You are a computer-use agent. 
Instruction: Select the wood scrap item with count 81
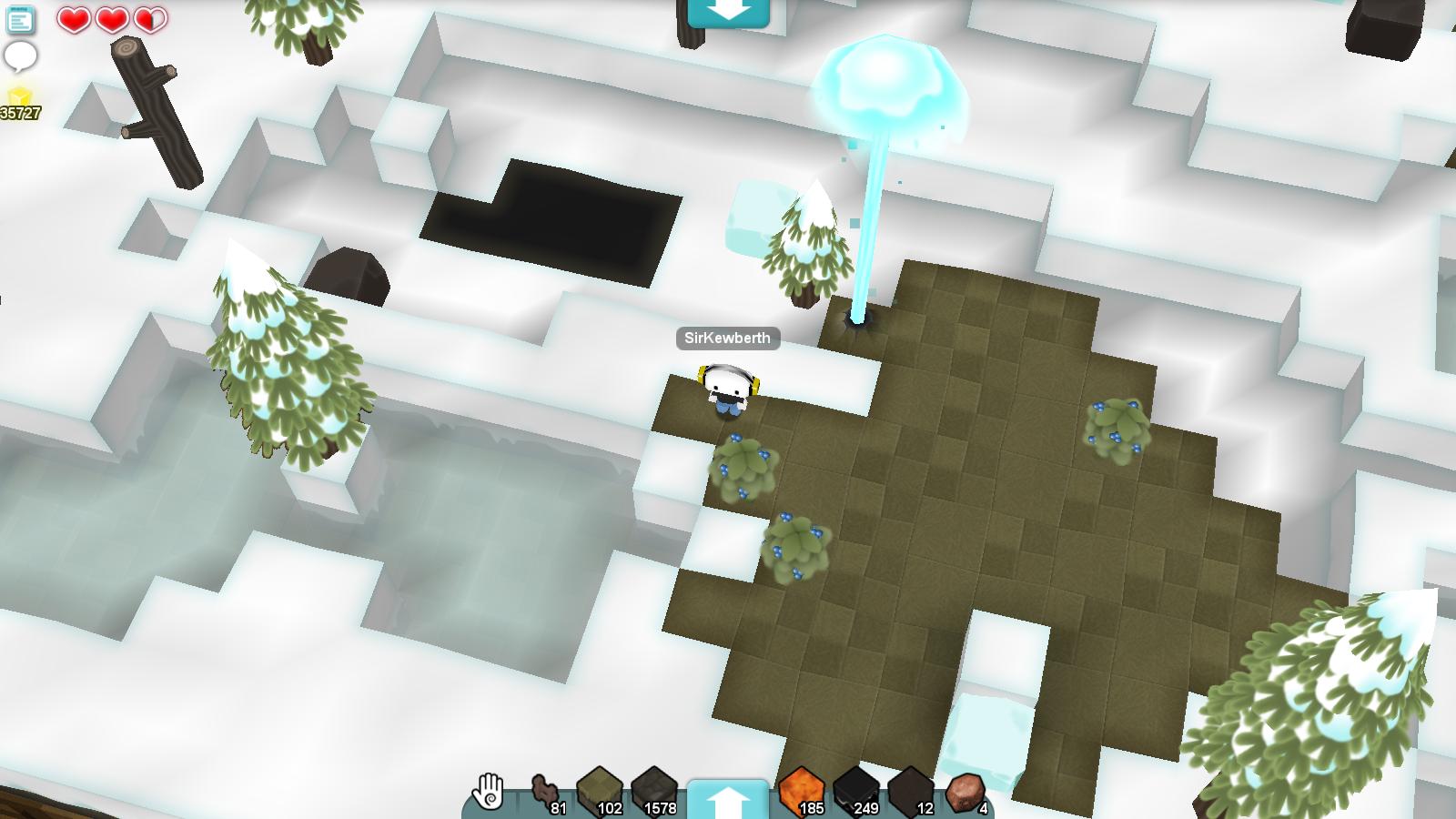(544, 787)
